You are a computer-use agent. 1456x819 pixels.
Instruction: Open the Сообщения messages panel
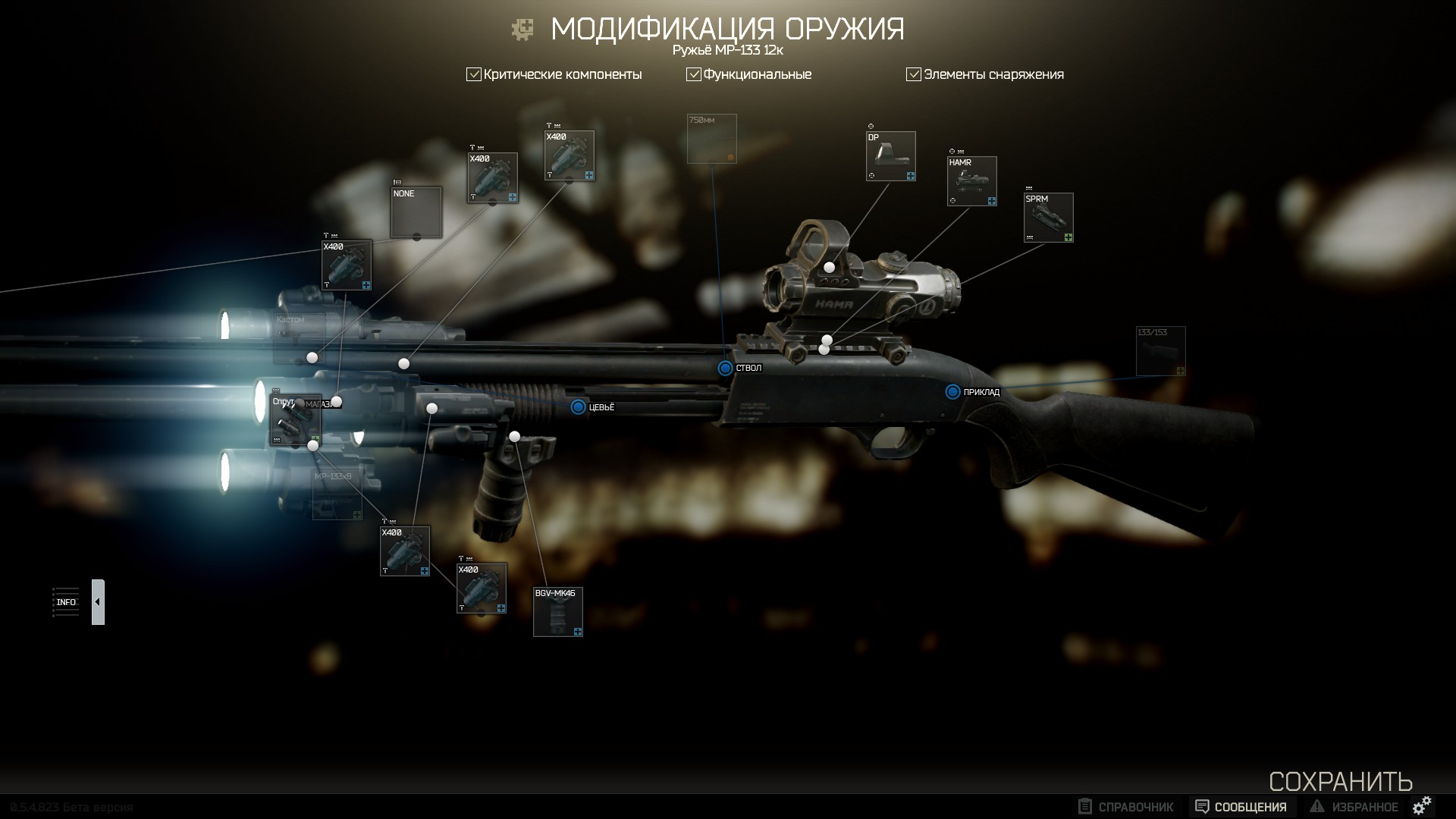[x=1241, y=807]
